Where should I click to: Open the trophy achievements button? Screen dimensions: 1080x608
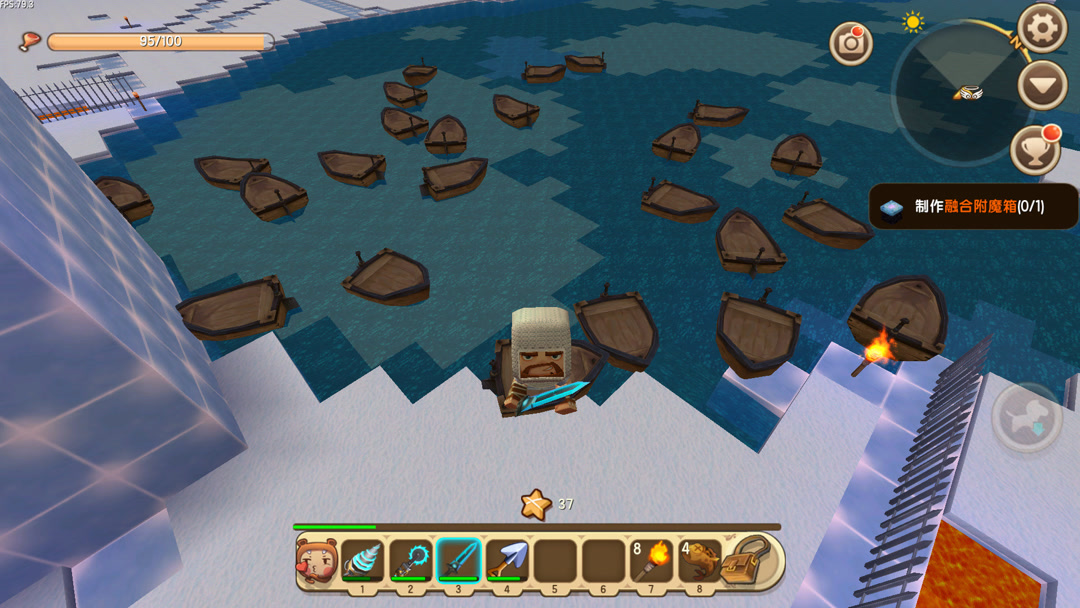(1035, 151)
